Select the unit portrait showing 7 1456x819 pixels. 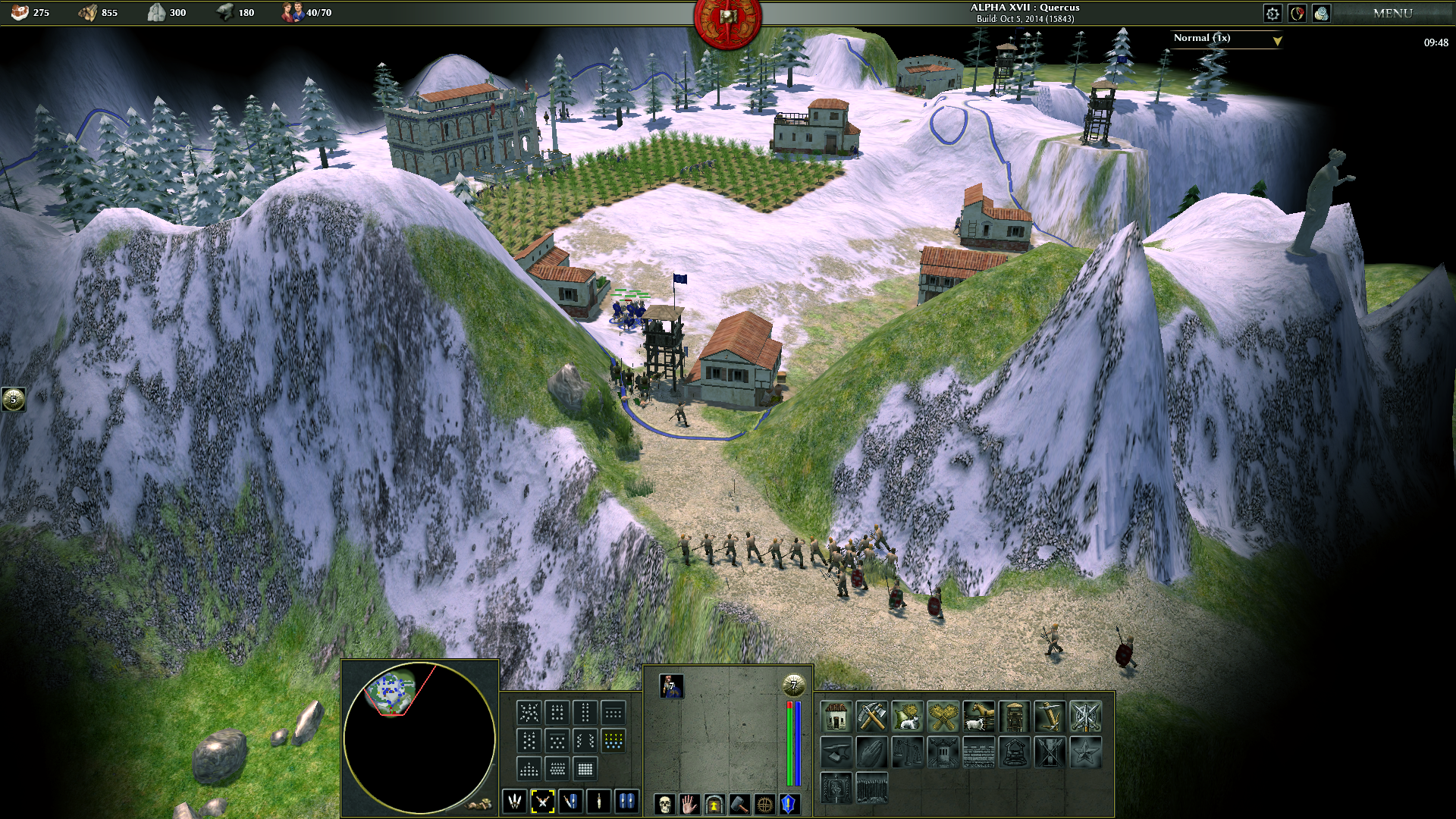click(x=671, y=686)
